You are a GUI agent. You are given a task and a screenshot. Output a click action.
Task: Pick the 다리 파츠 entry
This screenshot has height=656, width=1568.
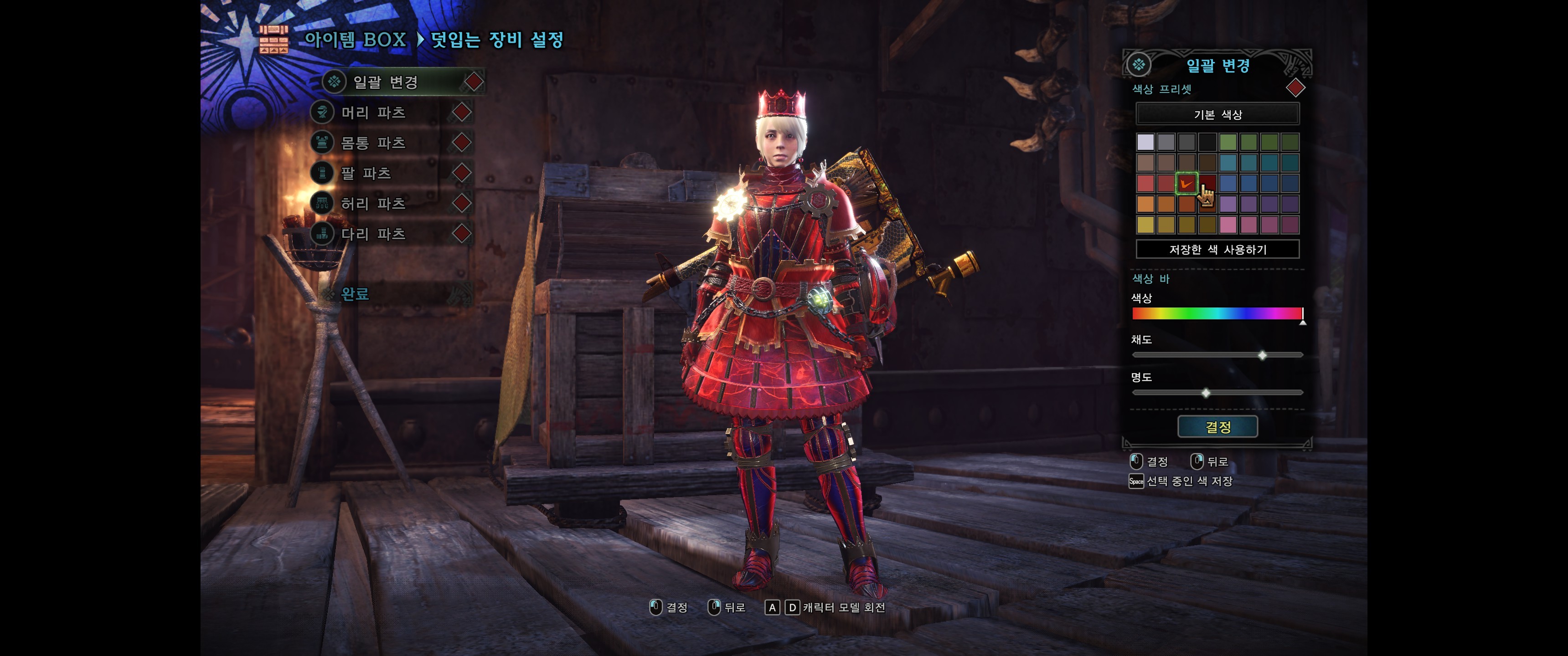(x=373, y=234)
